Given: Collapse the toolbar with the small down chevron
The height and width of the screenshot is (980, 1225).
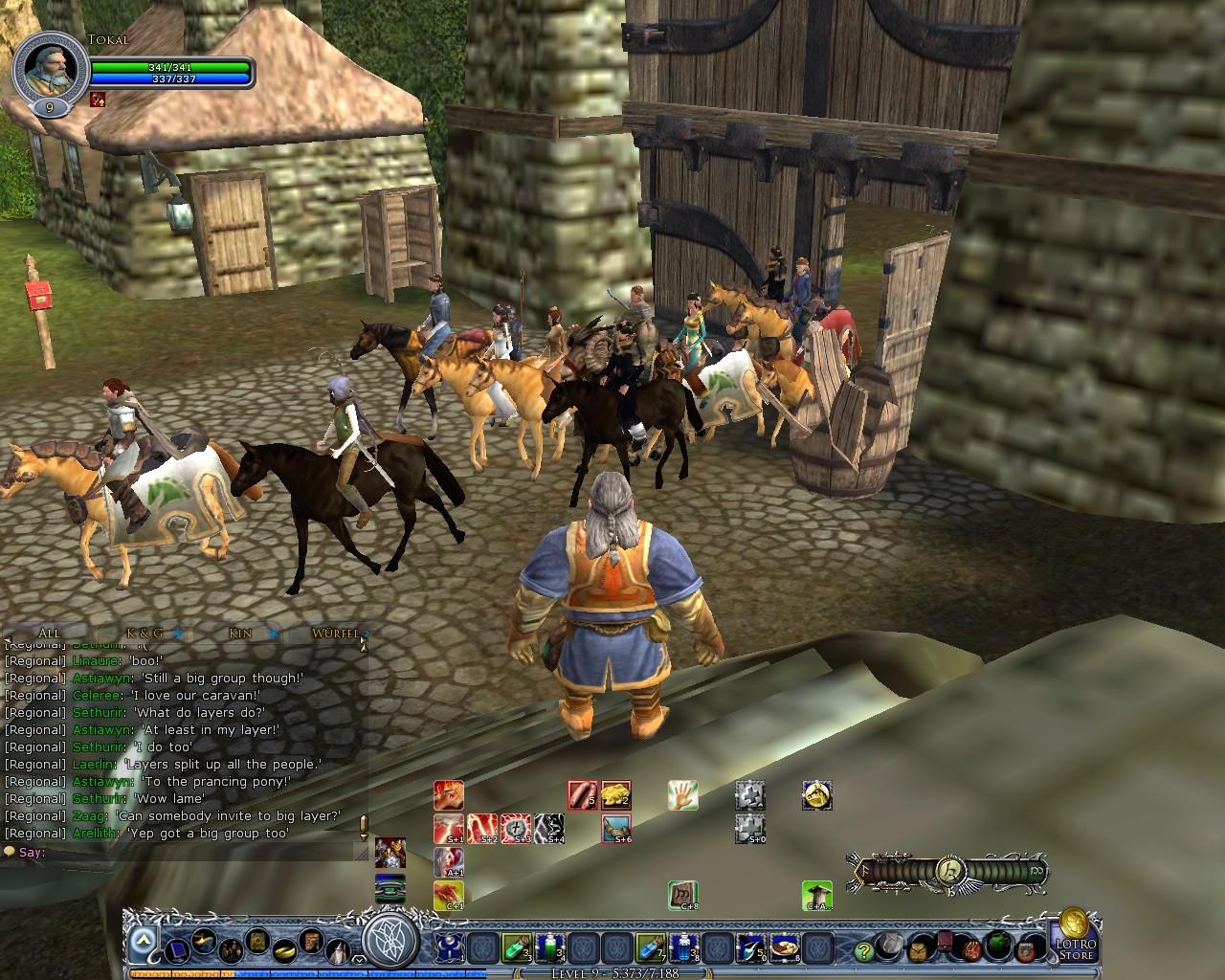Looking at the screenshot, I should click(358, 958).
